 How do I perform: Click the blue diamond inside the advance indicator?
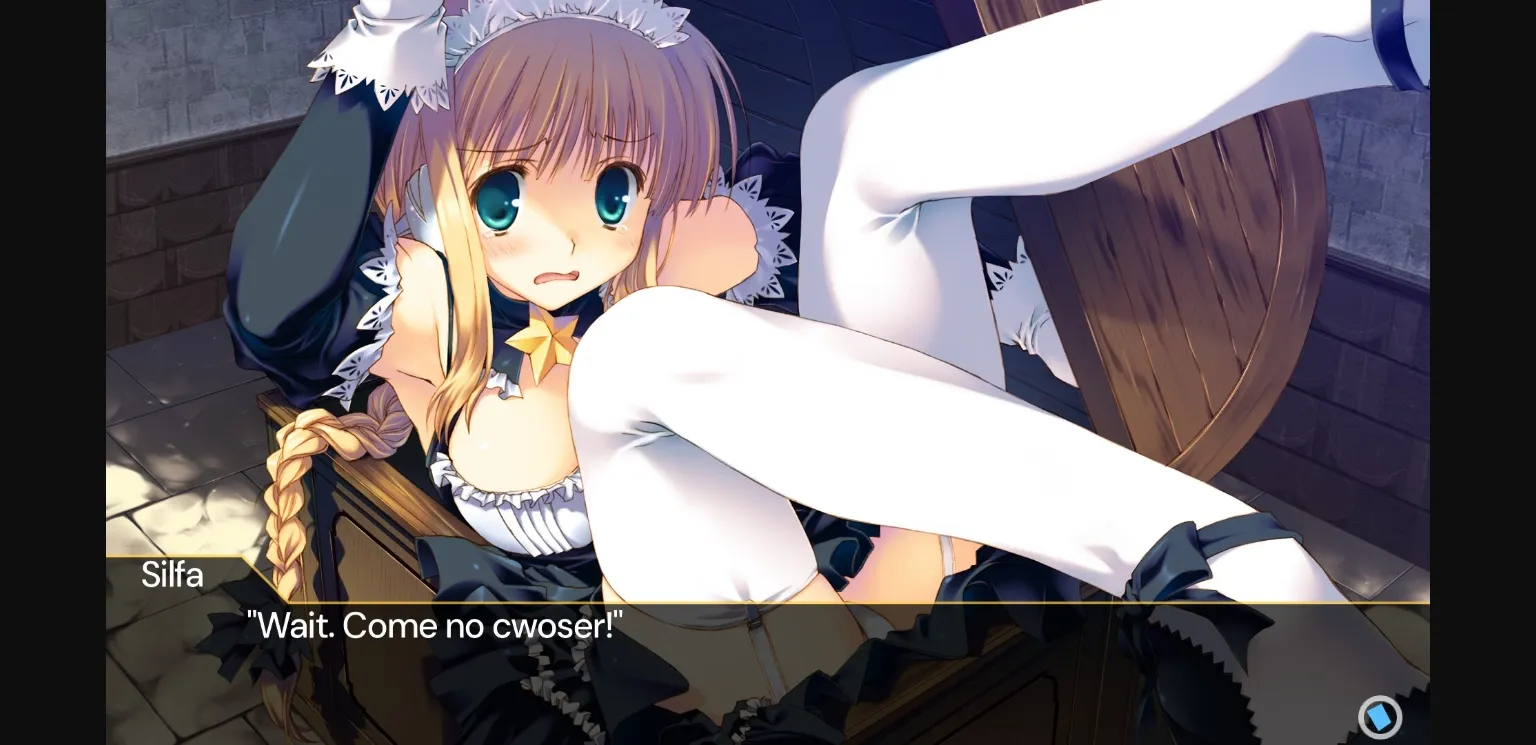[1380, 717]
